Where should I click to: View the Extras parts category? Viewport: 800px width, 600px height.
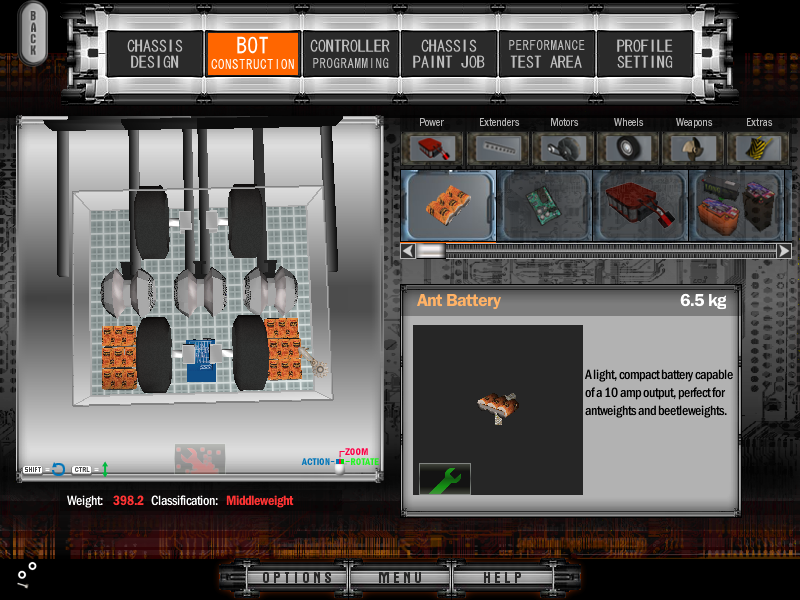pyautogui.click(x=759, y=148)
